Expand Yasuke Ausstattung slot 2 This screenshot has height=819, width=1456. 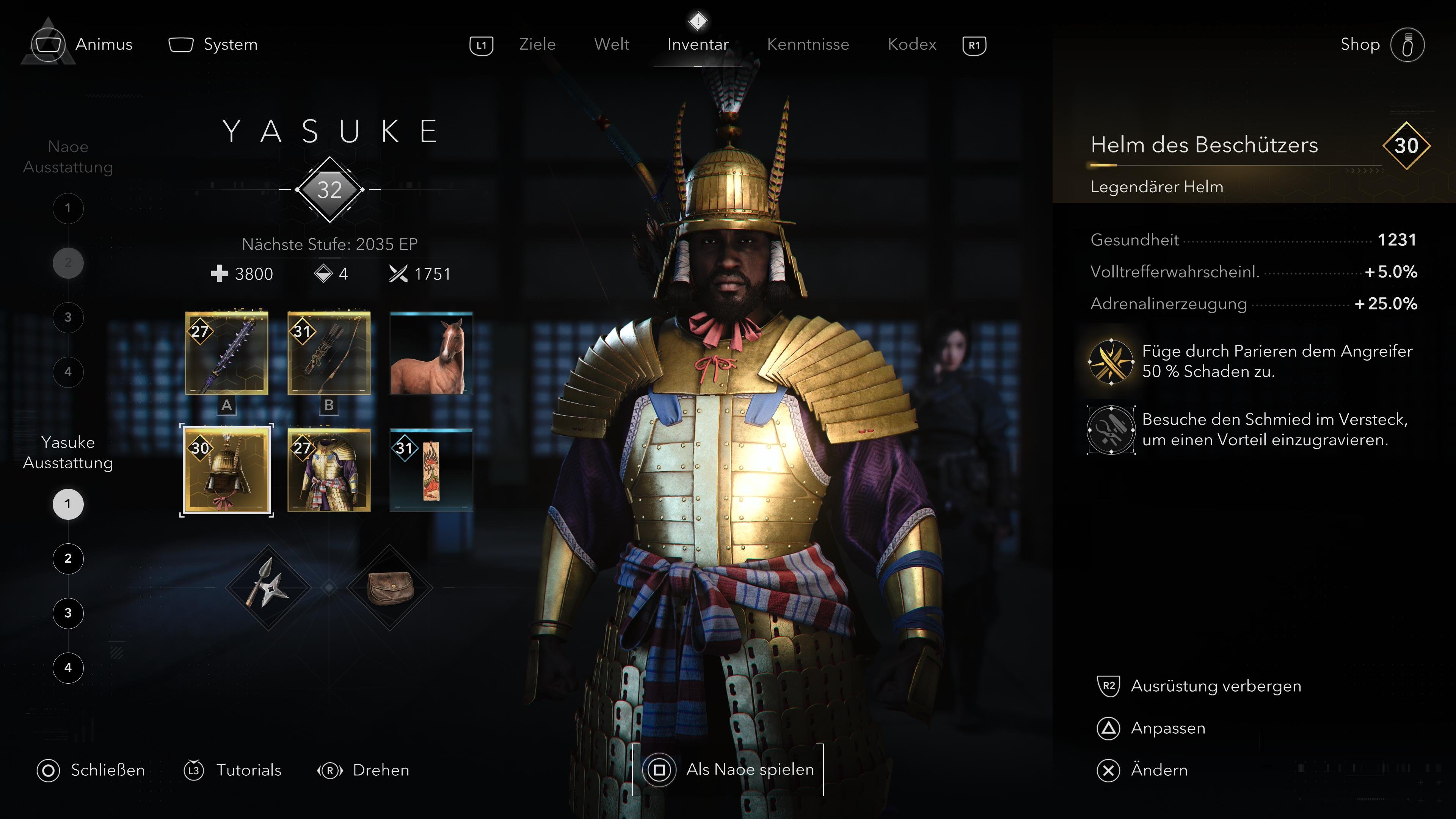(x=68, y=559)
